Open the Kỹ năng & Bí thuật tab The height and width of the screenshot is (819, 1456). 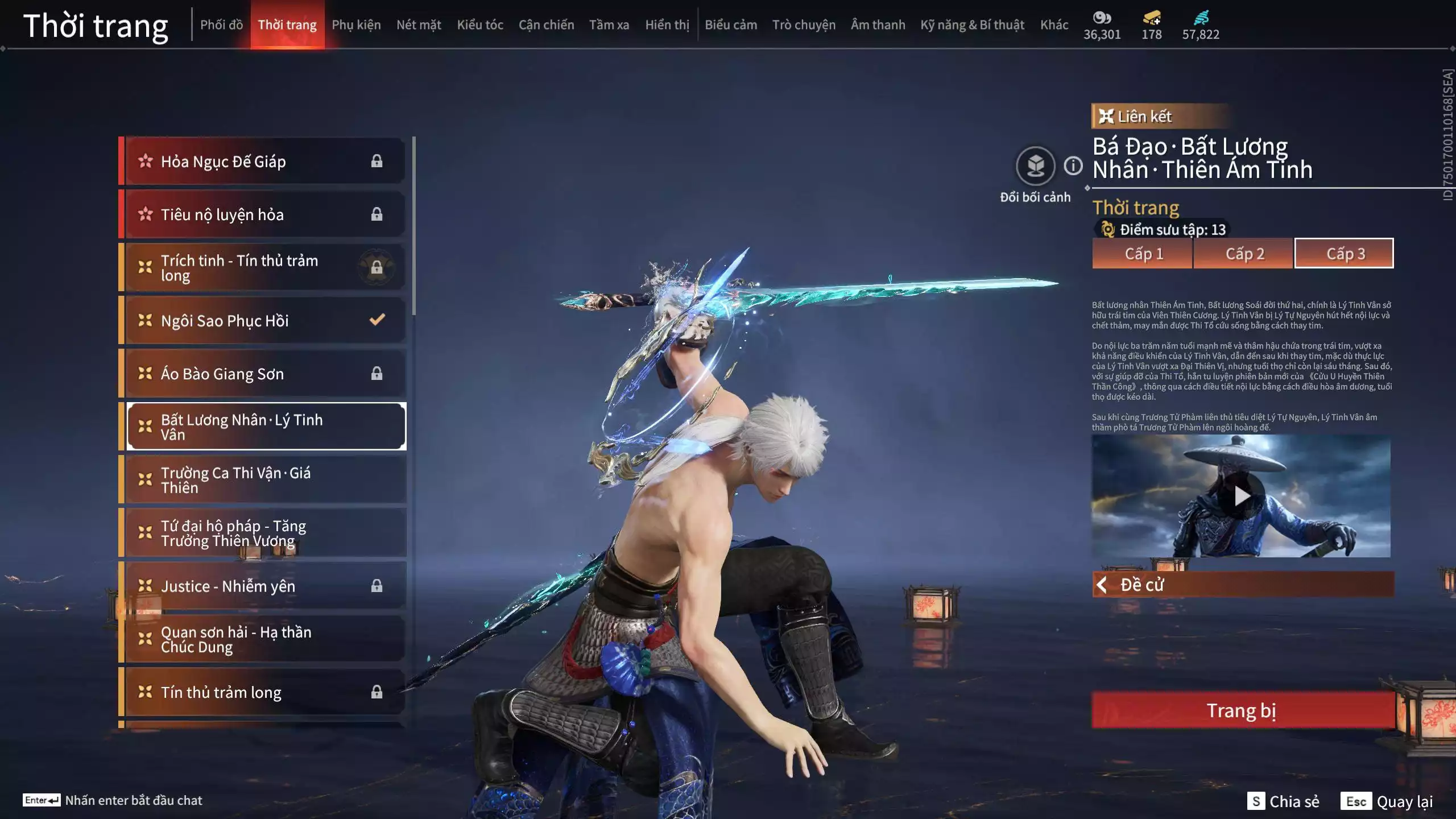point(972,25)
